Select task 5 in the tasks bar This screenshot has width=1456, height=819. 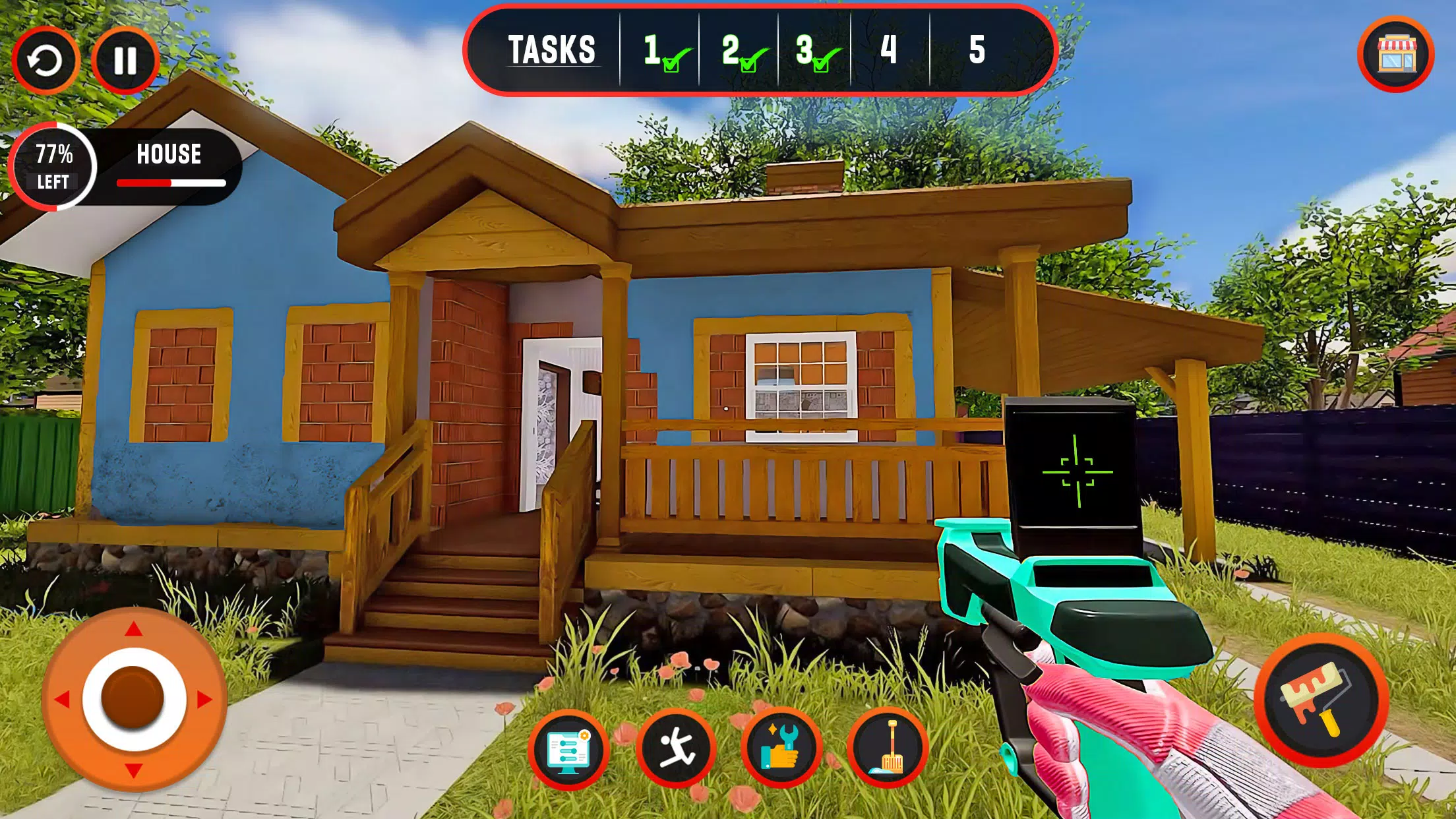(977, 50)
